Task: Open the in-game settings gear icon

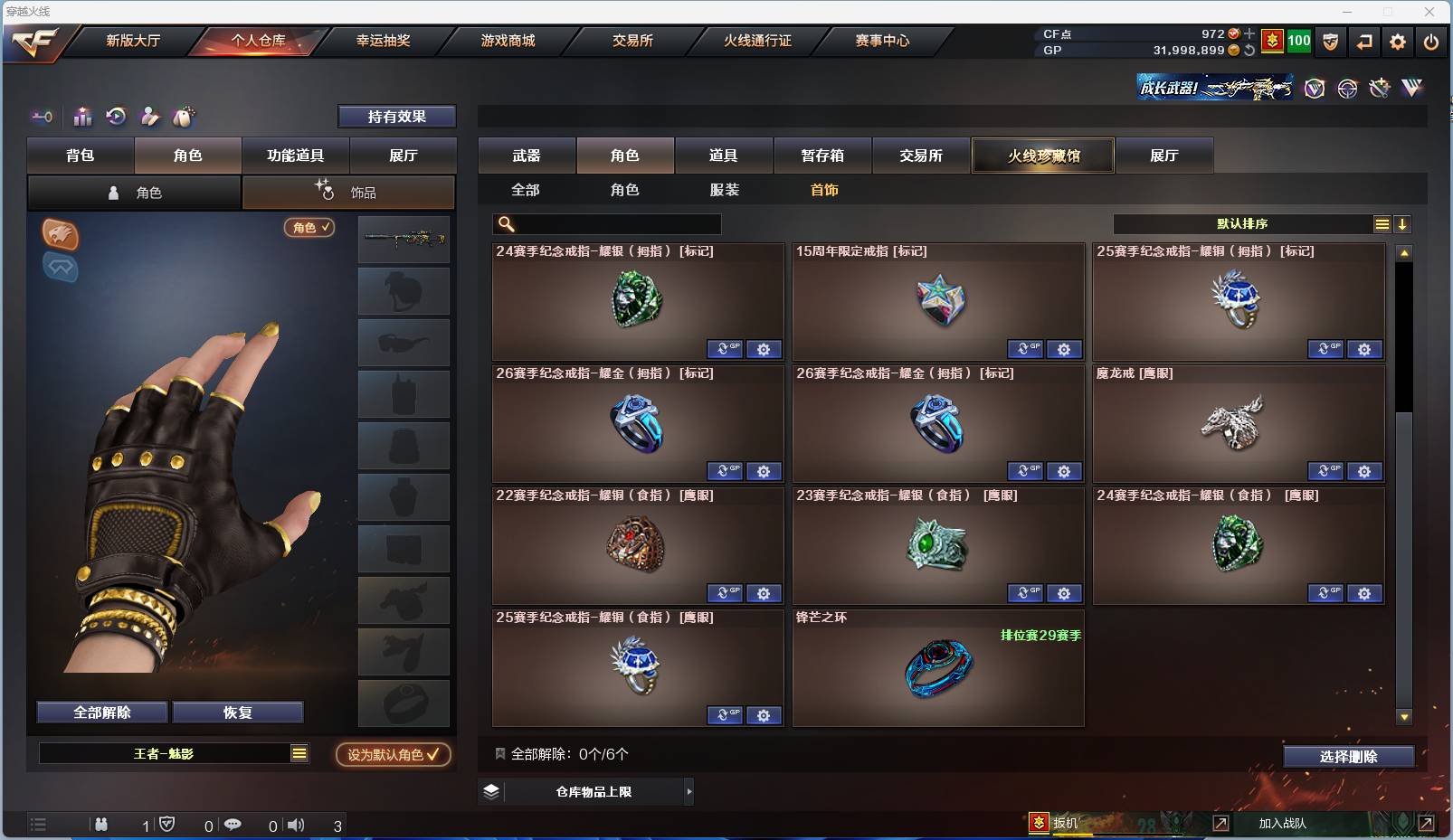Action: click(x=1398, y=42)
